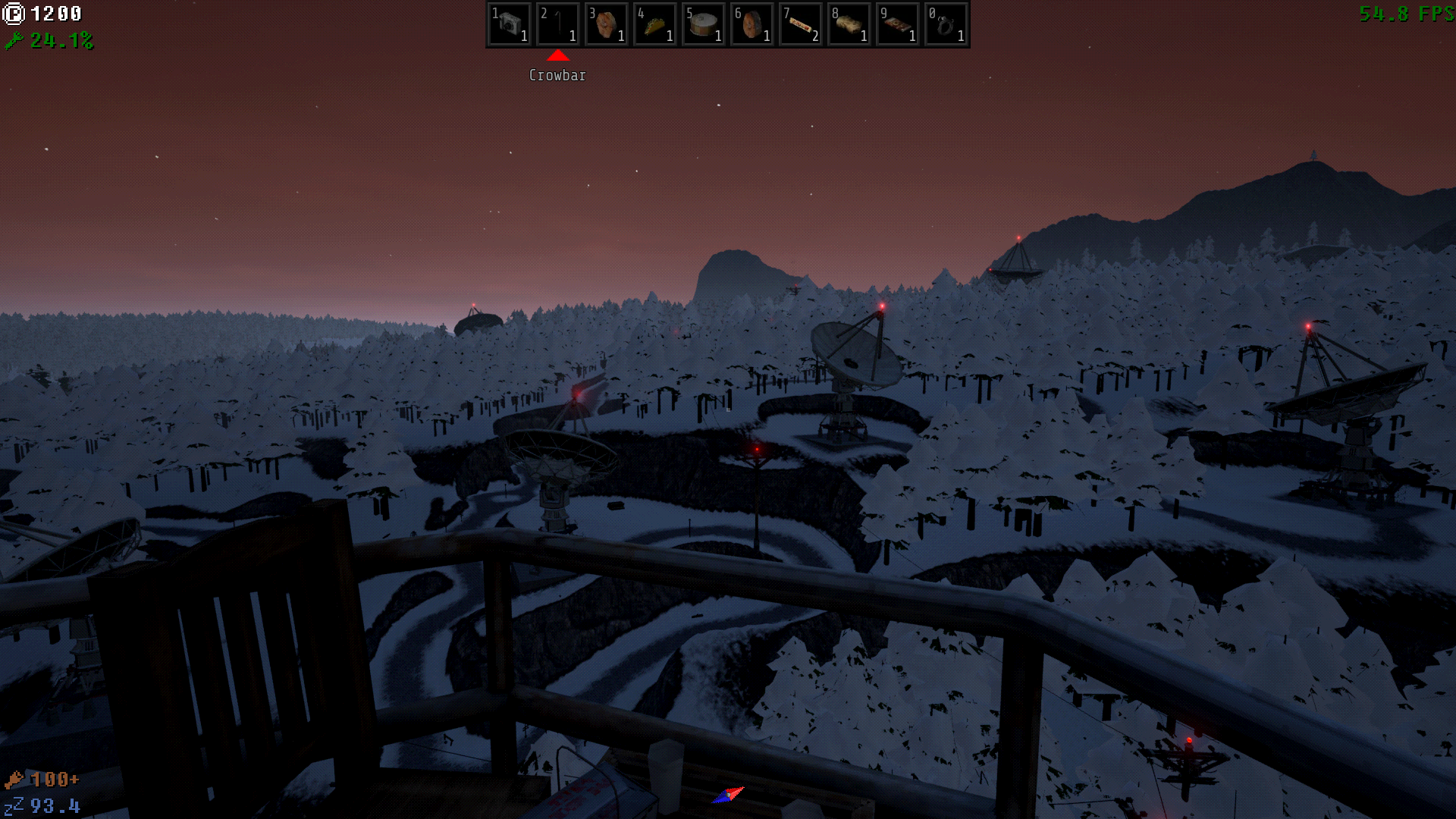Choose the item in hotbar slot numbered 3
The width and height of the screenshot is (1456, 819).
(607, 24)
